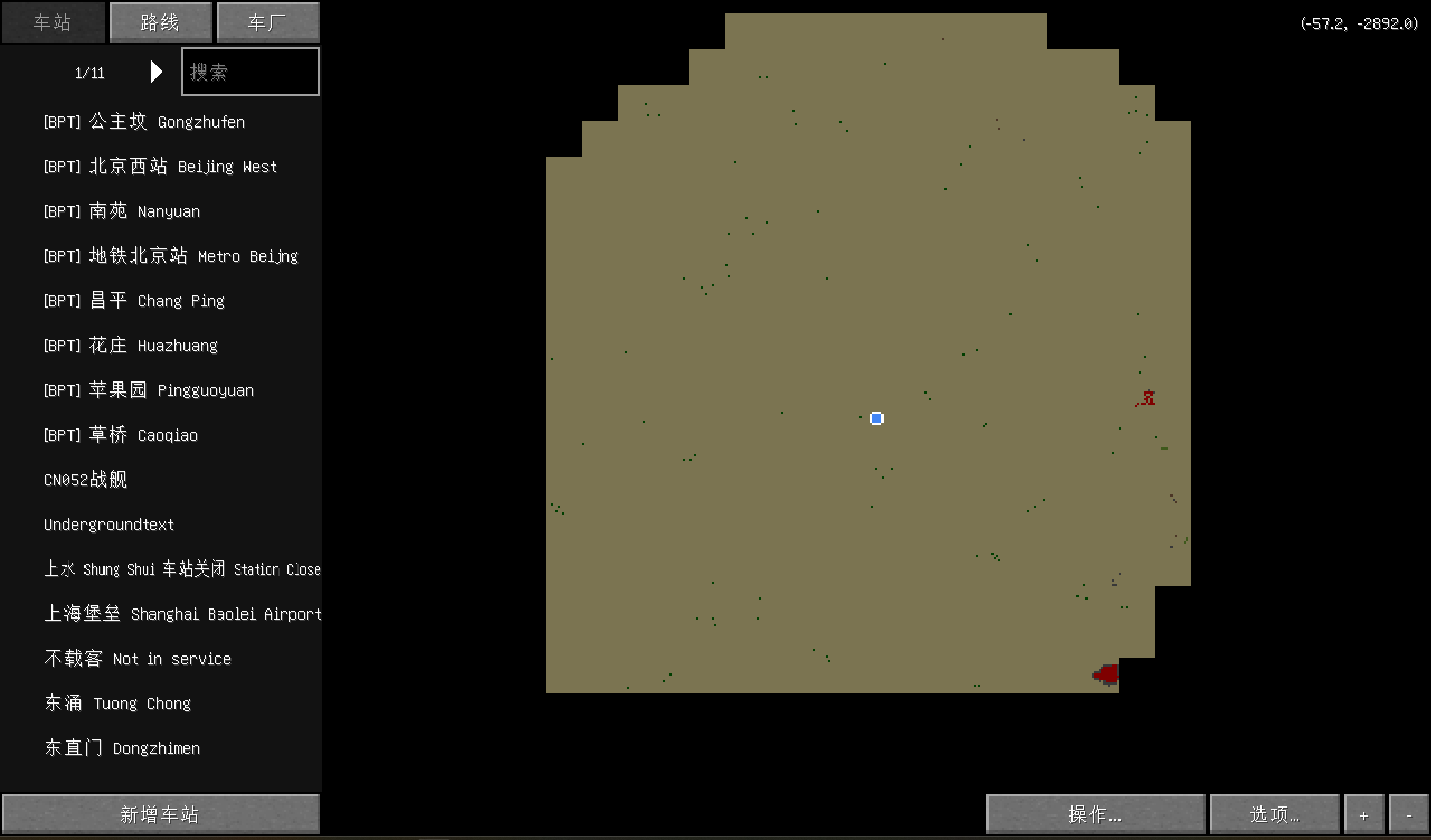Switch to the 路线 (routes) tab
The image size is (1431, 840).
(160, 23)
